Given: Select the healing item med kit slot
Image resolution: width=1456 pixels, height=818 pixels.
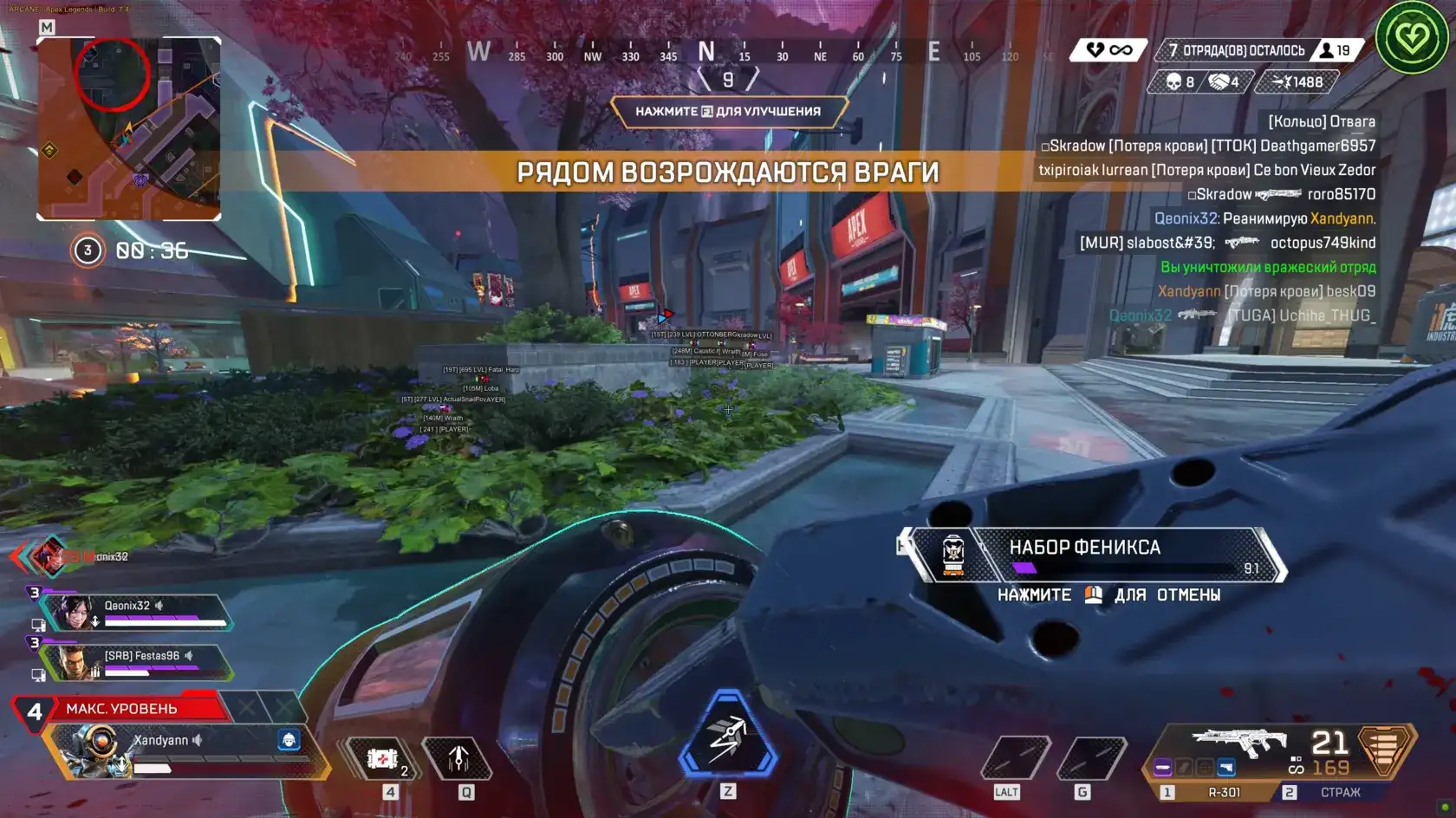Looking at the screenshot, I should click(x=382, y=759).
